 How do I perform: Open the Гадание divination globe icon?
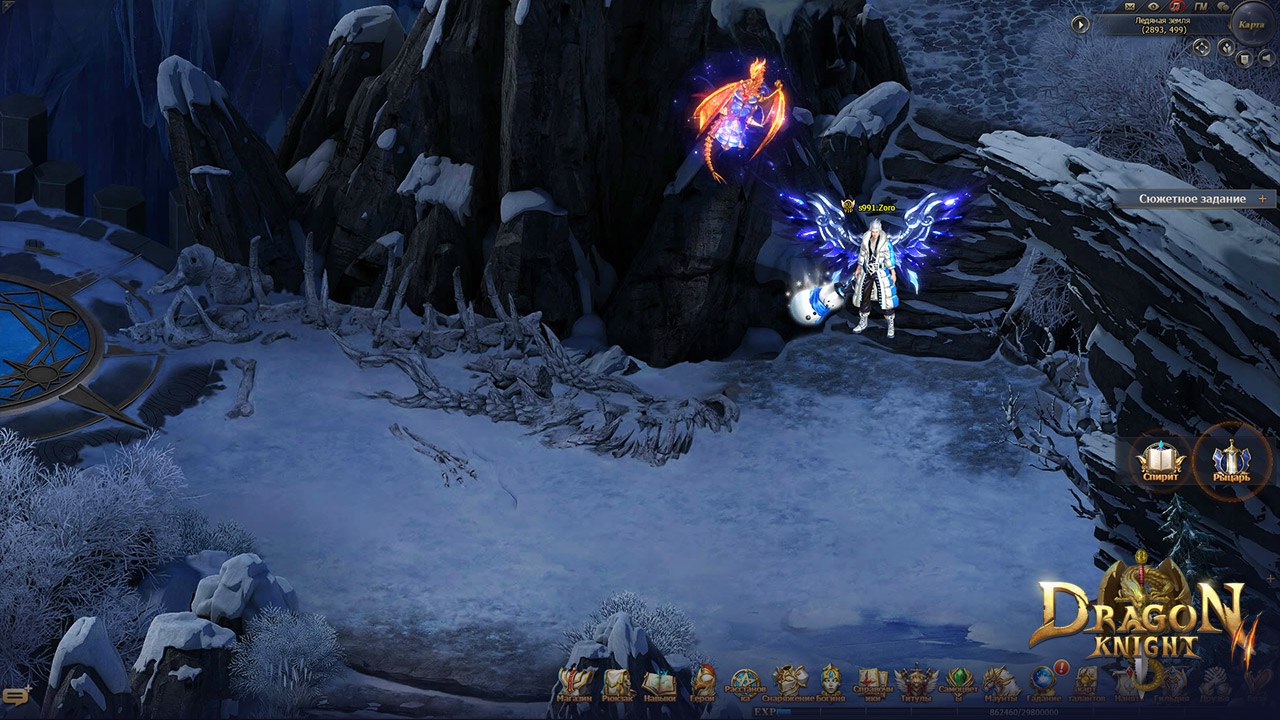[1043, 681]
